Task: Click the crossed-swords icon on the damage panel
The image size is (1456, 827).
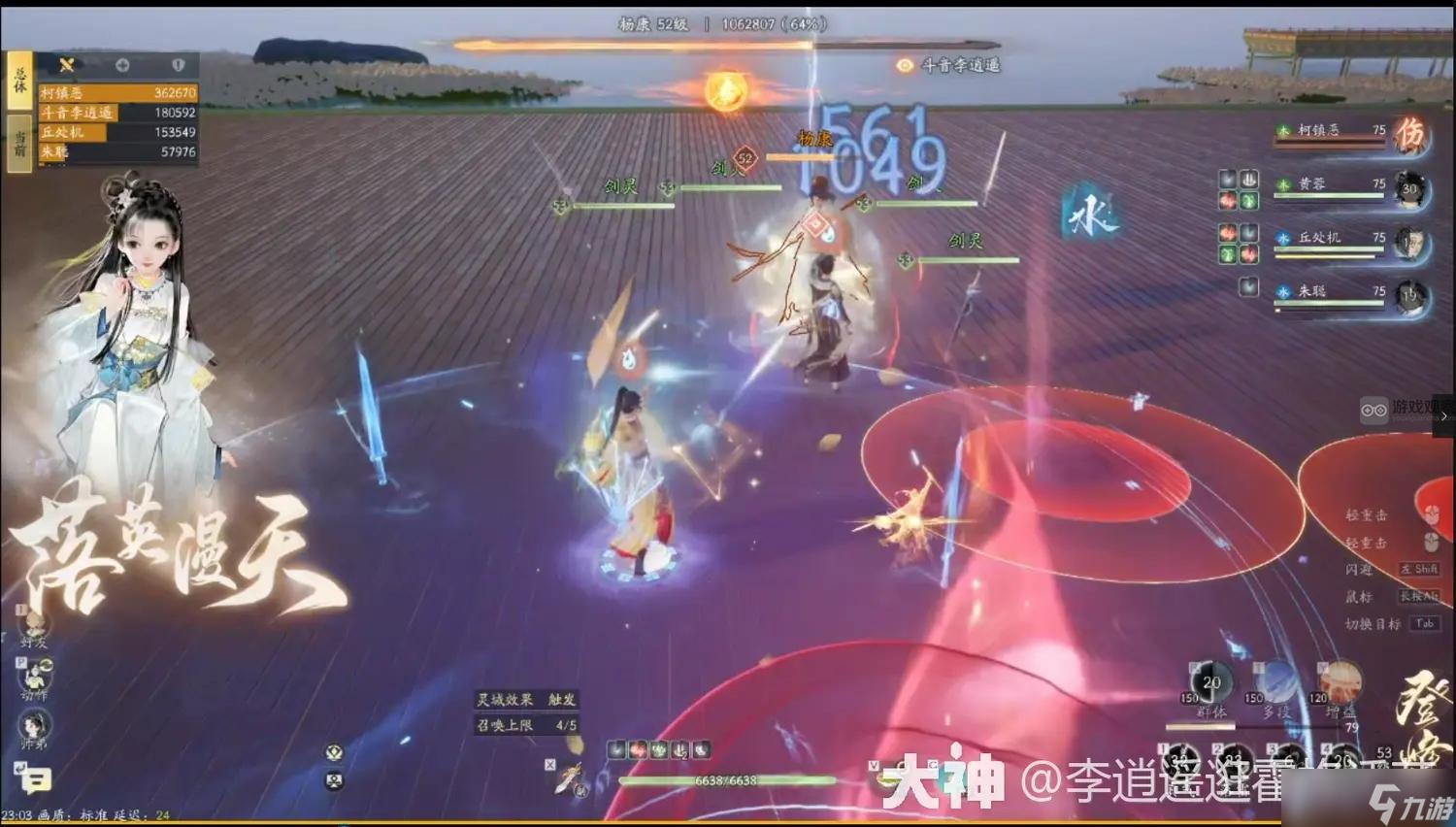Action: 67,65
